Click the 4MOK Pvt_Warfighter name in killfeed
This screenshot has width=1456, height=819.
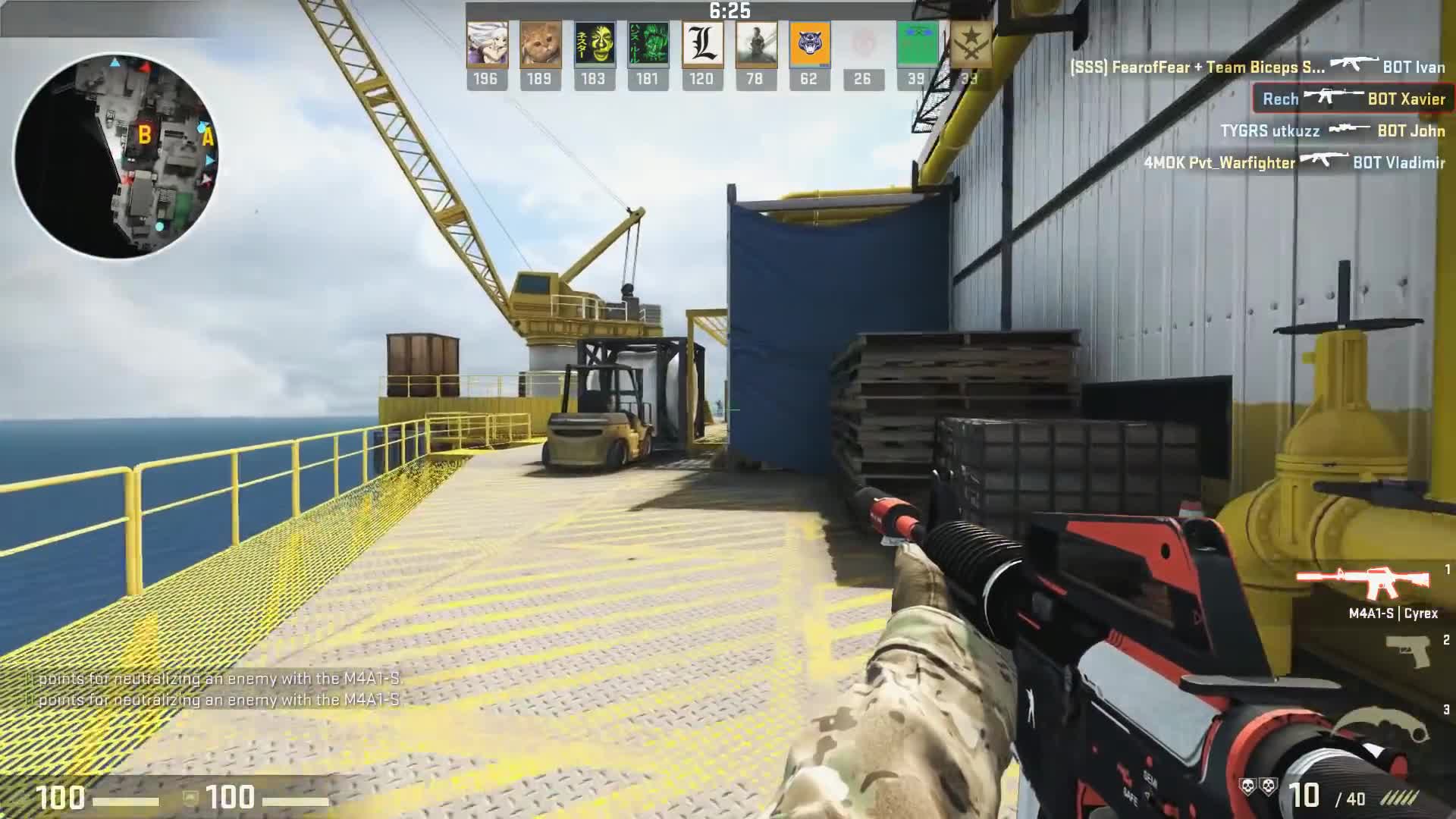[1221, 162]
